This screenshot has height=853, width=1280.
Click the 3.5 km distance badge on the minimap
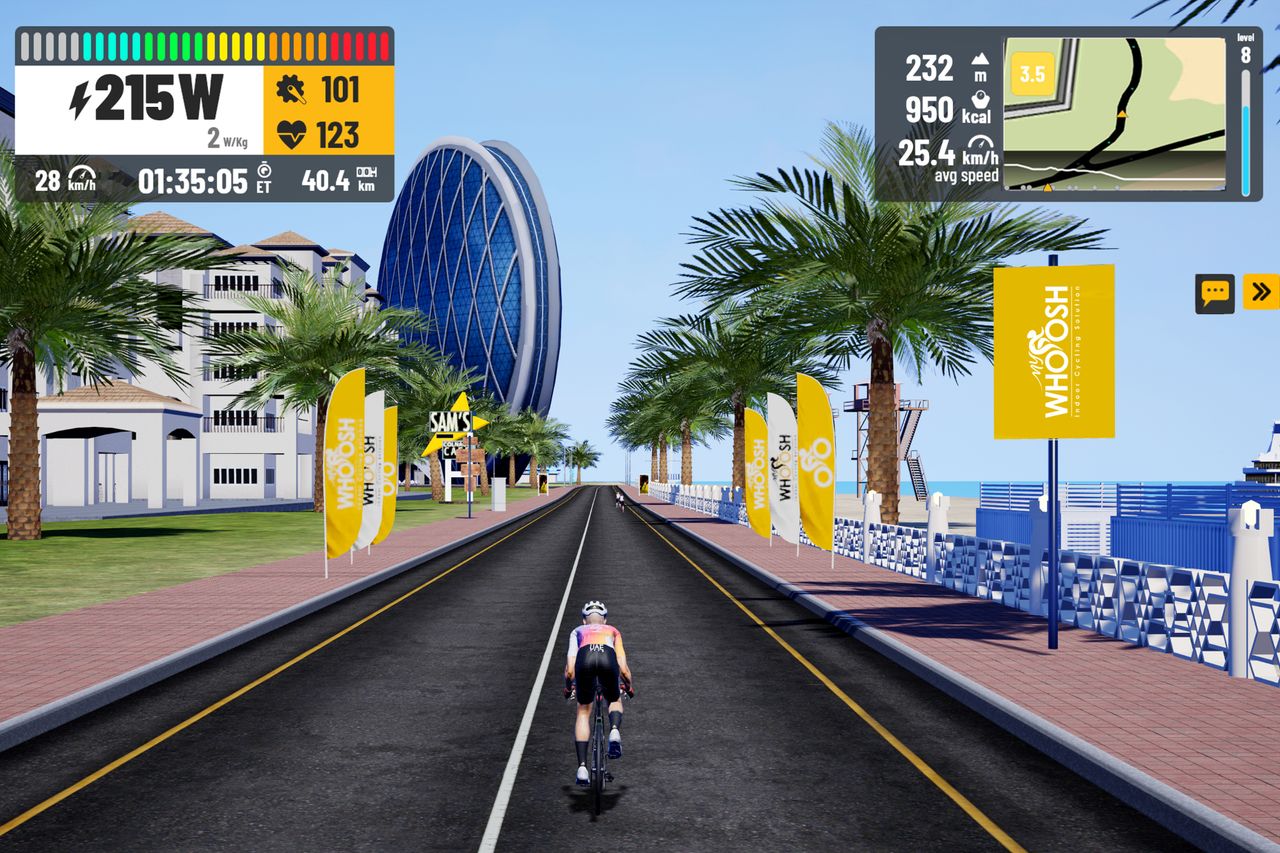(1032, 73)
